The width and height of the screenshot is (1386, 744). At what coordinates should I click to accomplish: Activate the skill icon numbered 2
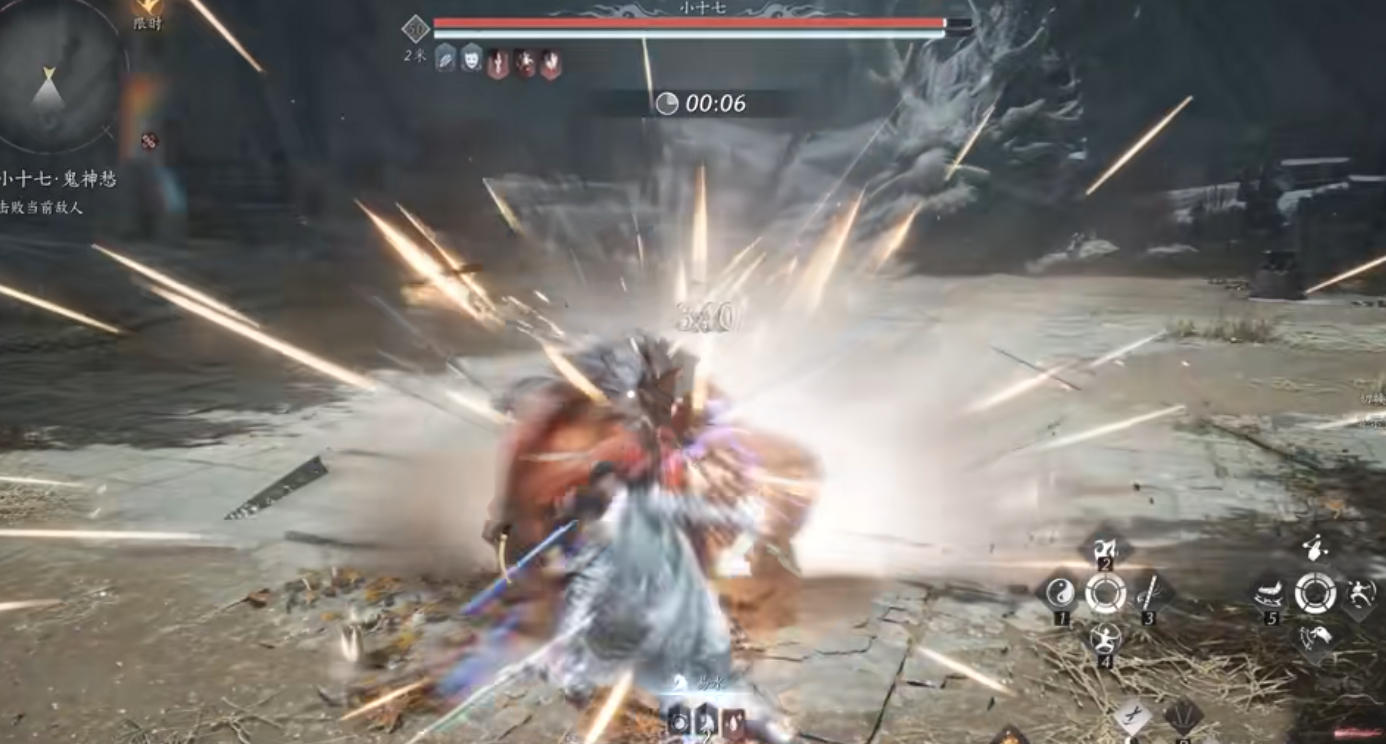click(1105, 549)
